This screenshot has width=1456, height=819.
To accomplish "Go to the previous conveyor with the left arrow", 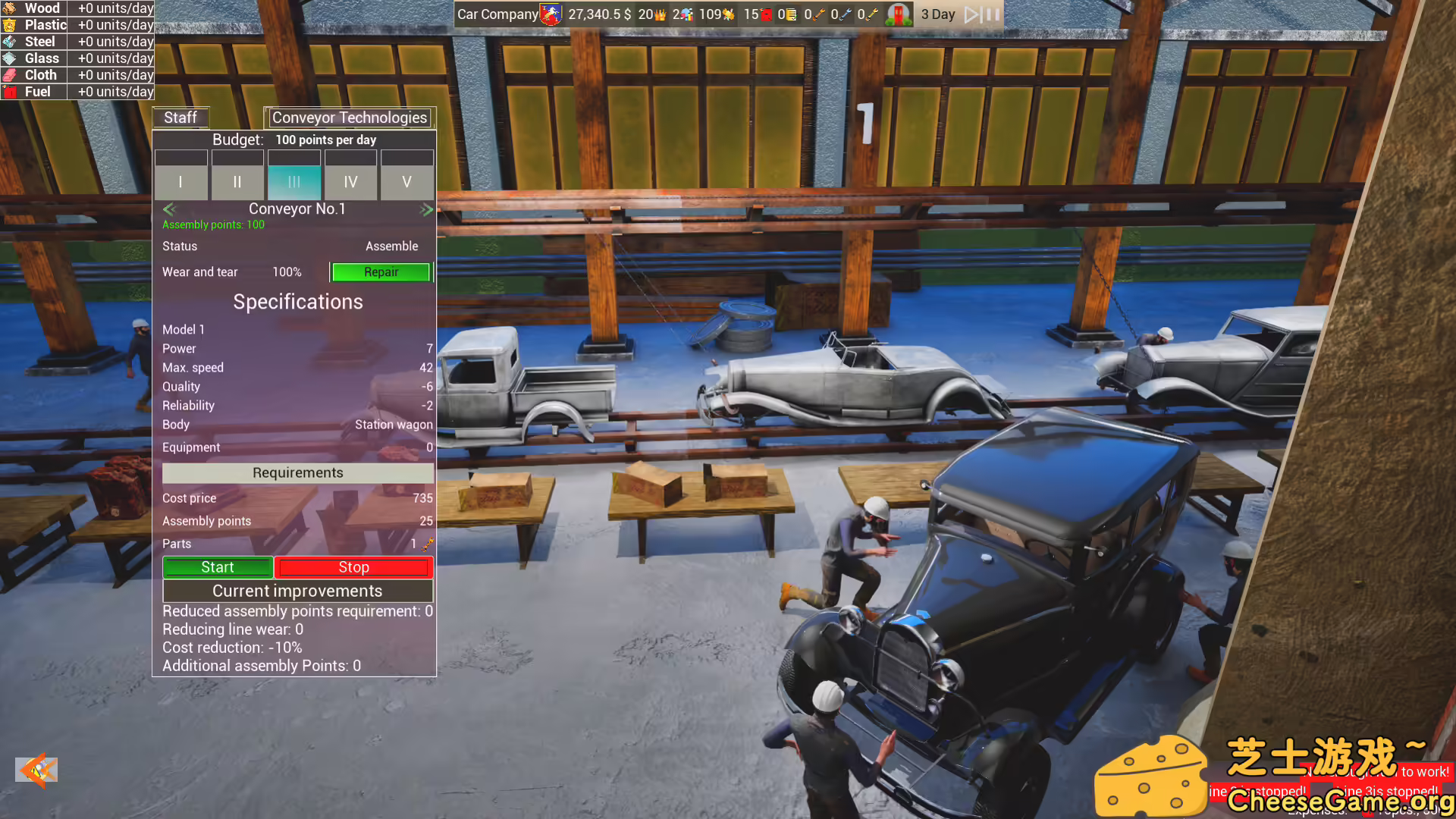I will [168, 209].
